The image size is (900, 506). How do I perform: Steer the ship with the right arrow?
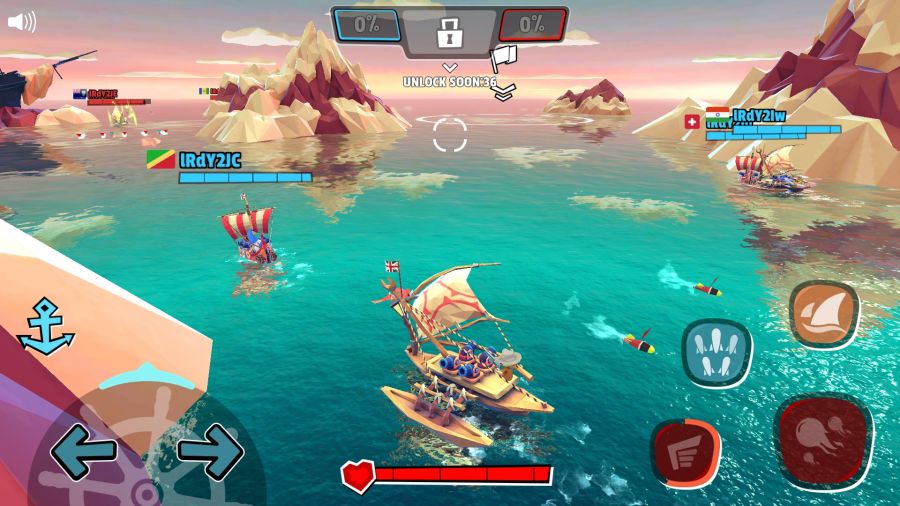pyautogui.click(x=211, y=452)
